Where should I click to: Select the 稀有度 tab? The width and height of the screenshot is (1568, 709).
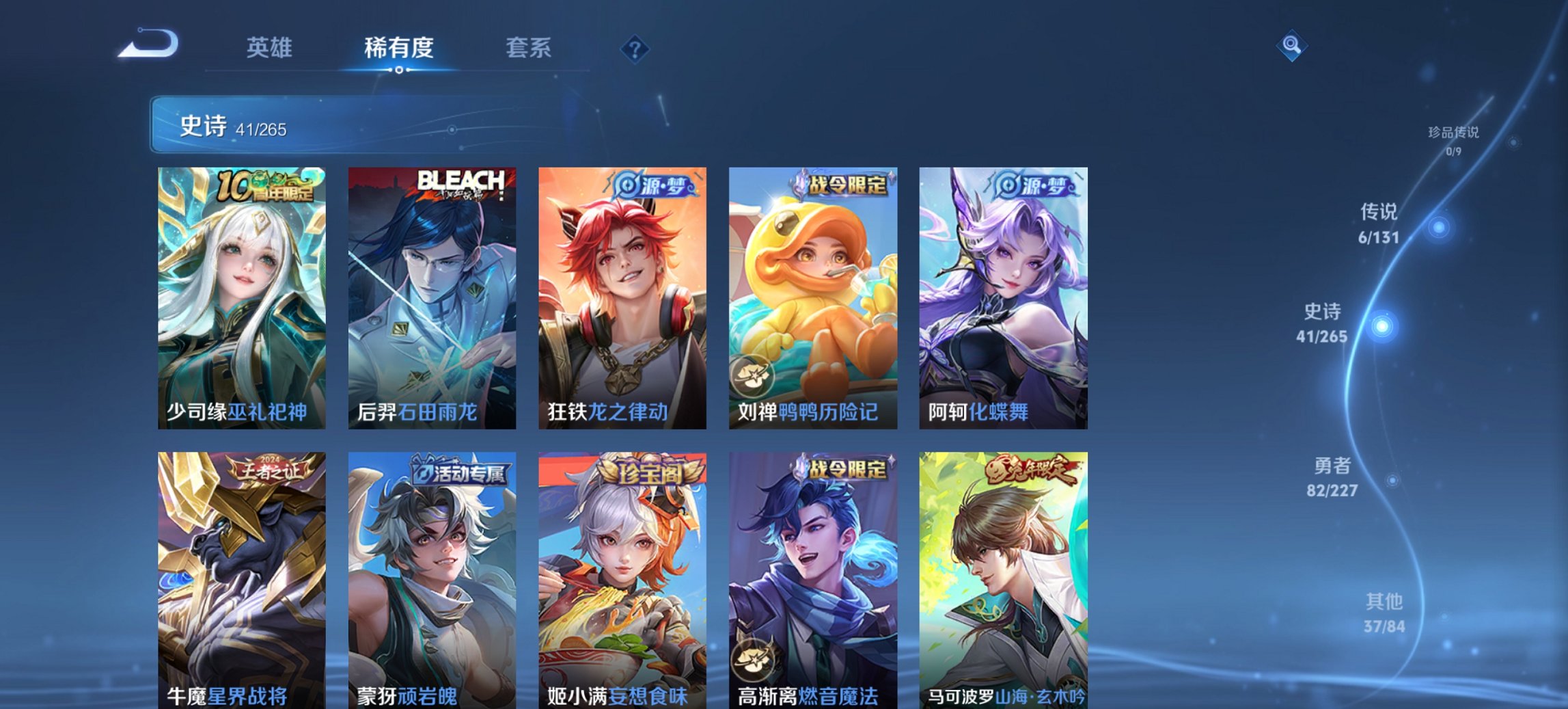click(x=398, y=48)
